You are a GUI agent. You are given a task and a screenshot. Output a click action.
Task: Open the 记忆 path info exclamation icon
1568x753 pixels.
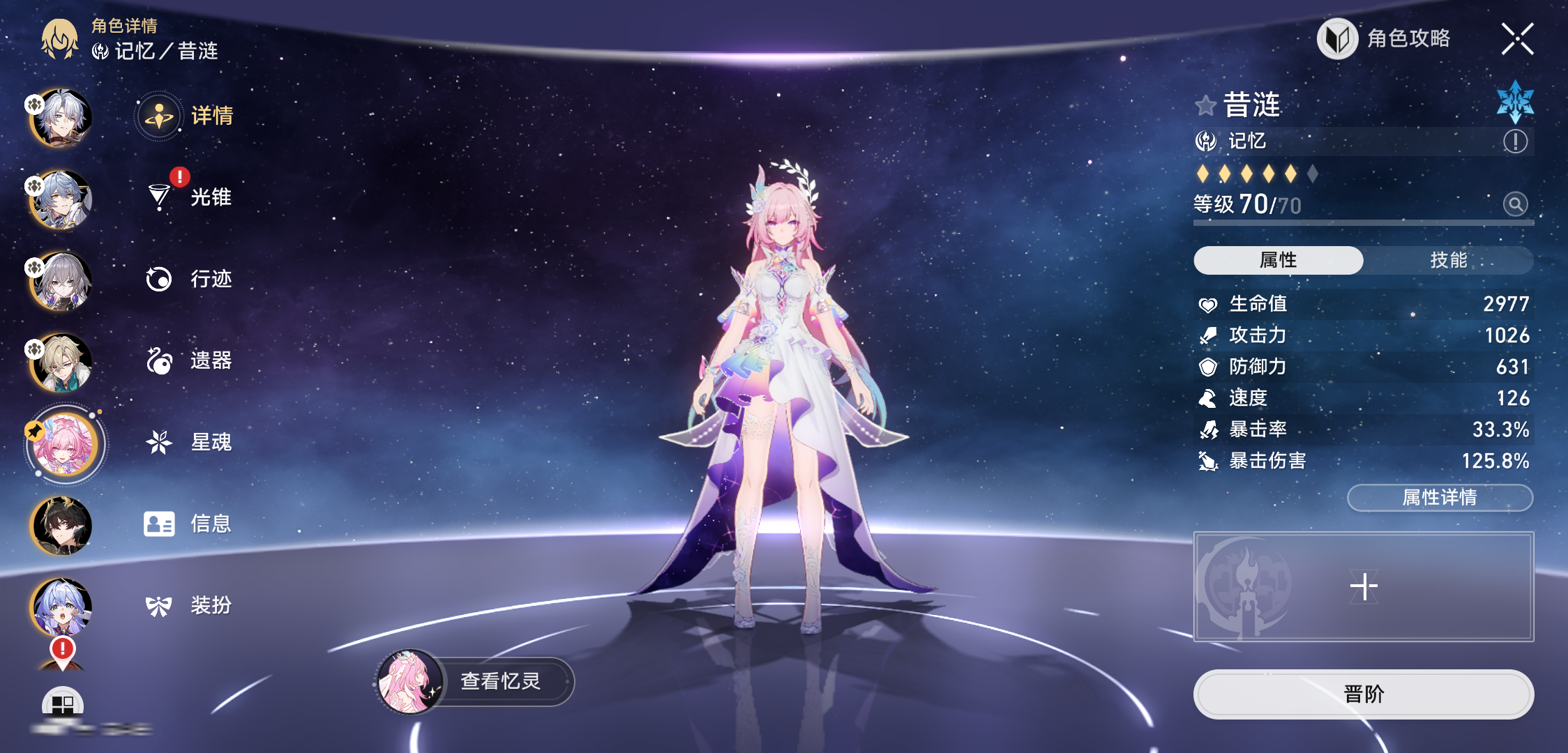pos(1515,142)
